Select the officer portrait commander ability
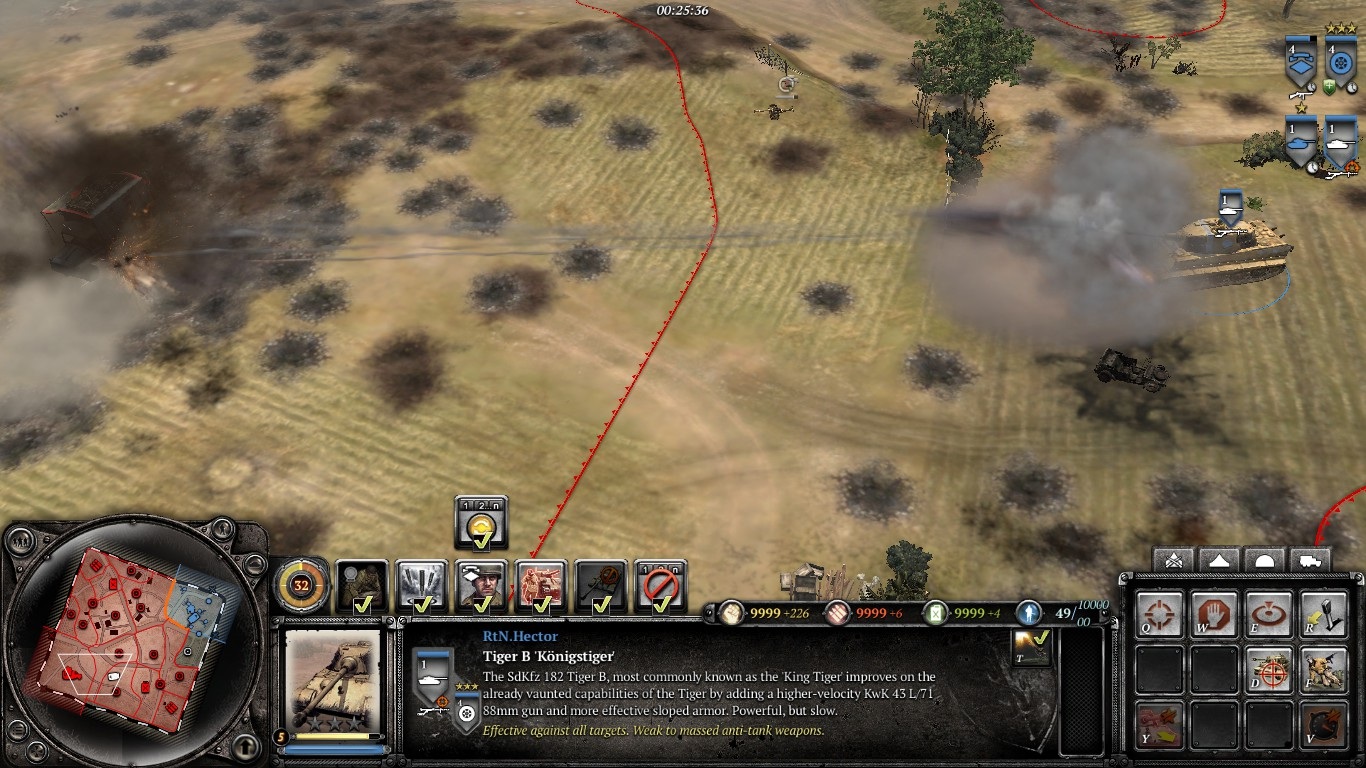Image resolution: width=1366 pixels, height=768 pixels. click(481, 585)
